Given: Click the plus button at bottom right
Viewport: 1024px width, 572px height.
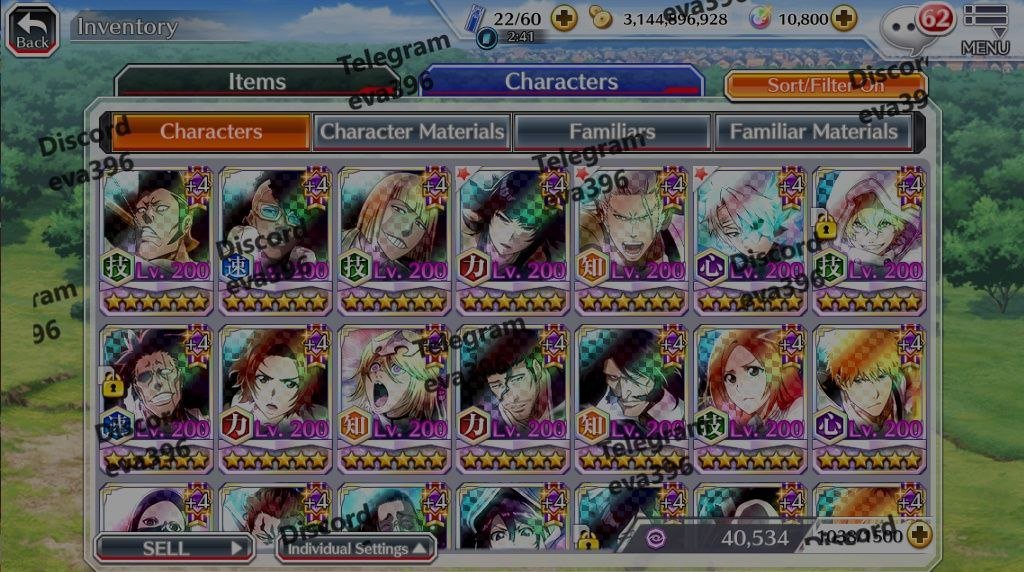Looking at the screenshot, I should click(918, 536).
